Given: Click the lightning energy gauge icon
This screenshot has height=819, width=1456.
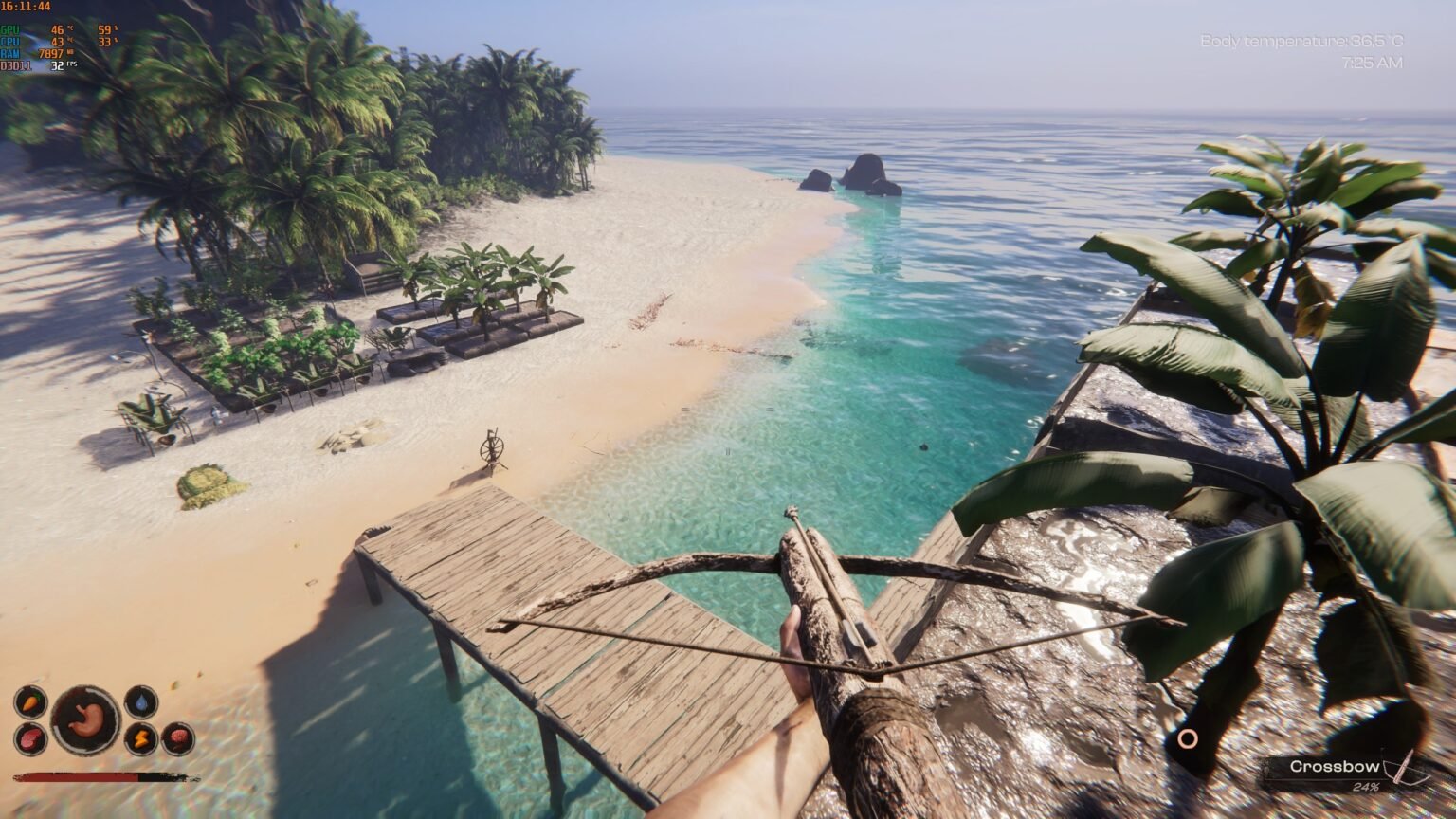Looking at the screenshot, I should (142, 738).
